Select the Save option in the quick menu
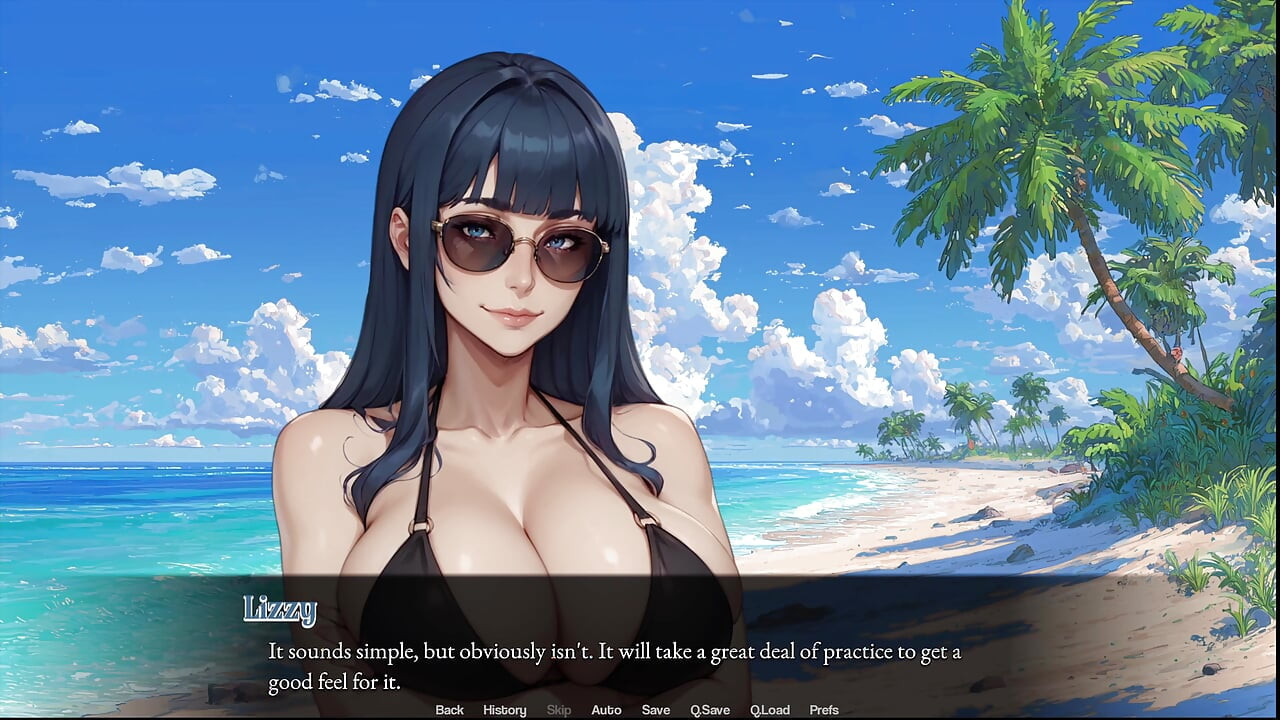 (x=655, y=710)
